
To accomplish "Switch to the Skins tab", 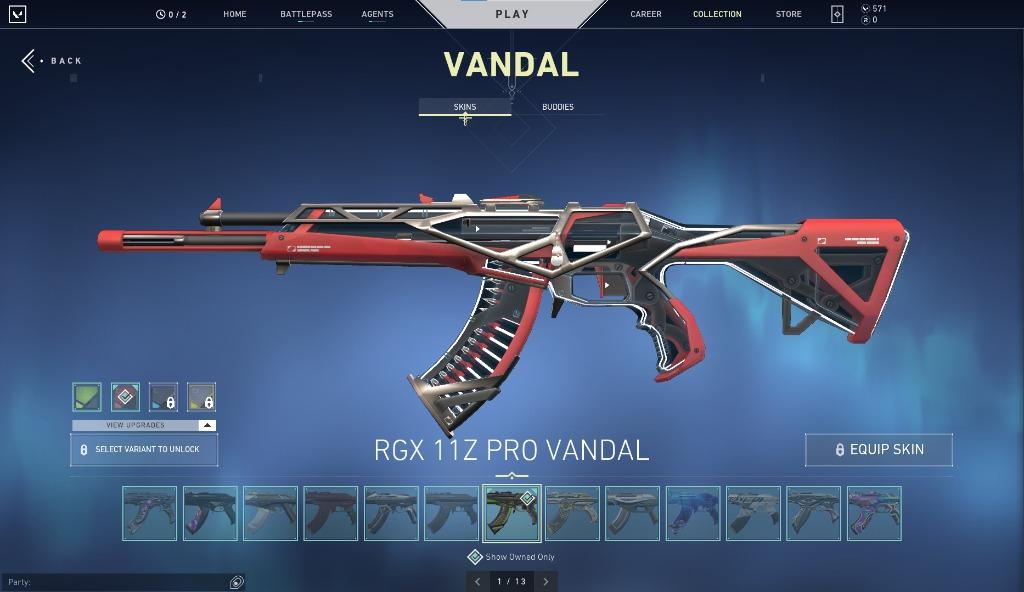I will [x=465, y=107].
